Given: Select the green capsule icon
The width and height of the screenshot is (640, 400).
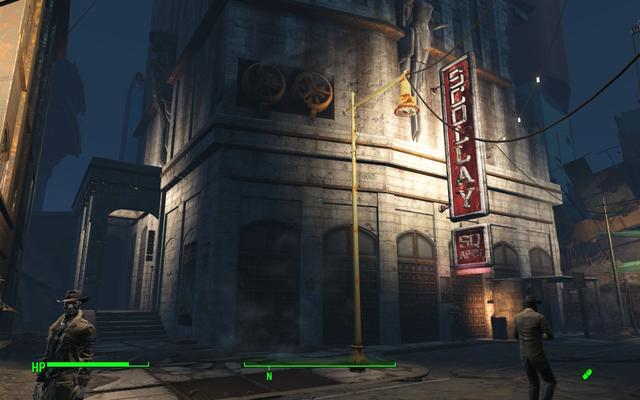Looking at the screenshot, I should [x=588, y=374].
